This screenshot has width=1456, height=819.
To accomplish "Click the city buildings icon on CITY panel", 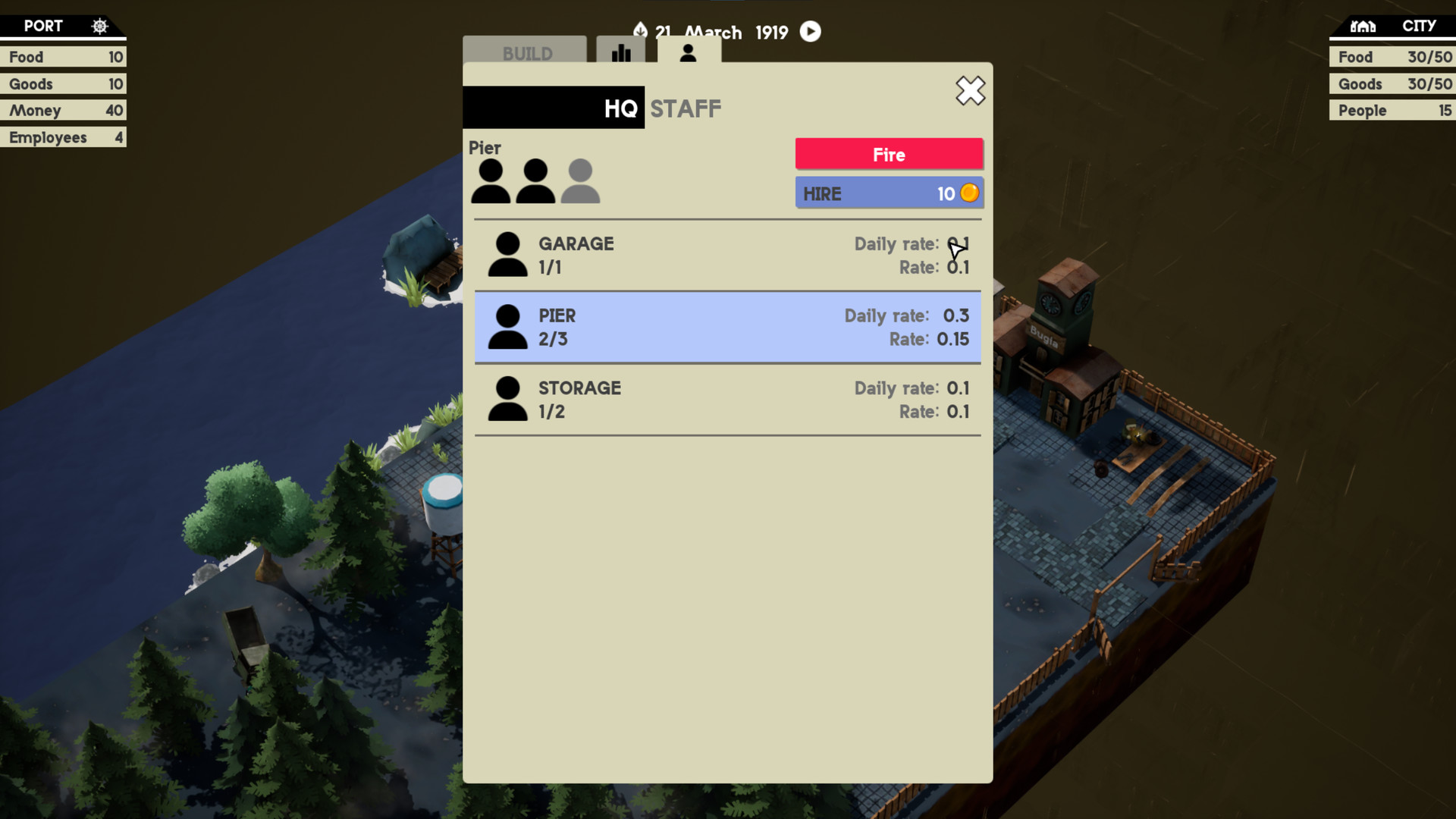I will [x=1363, y=26].
